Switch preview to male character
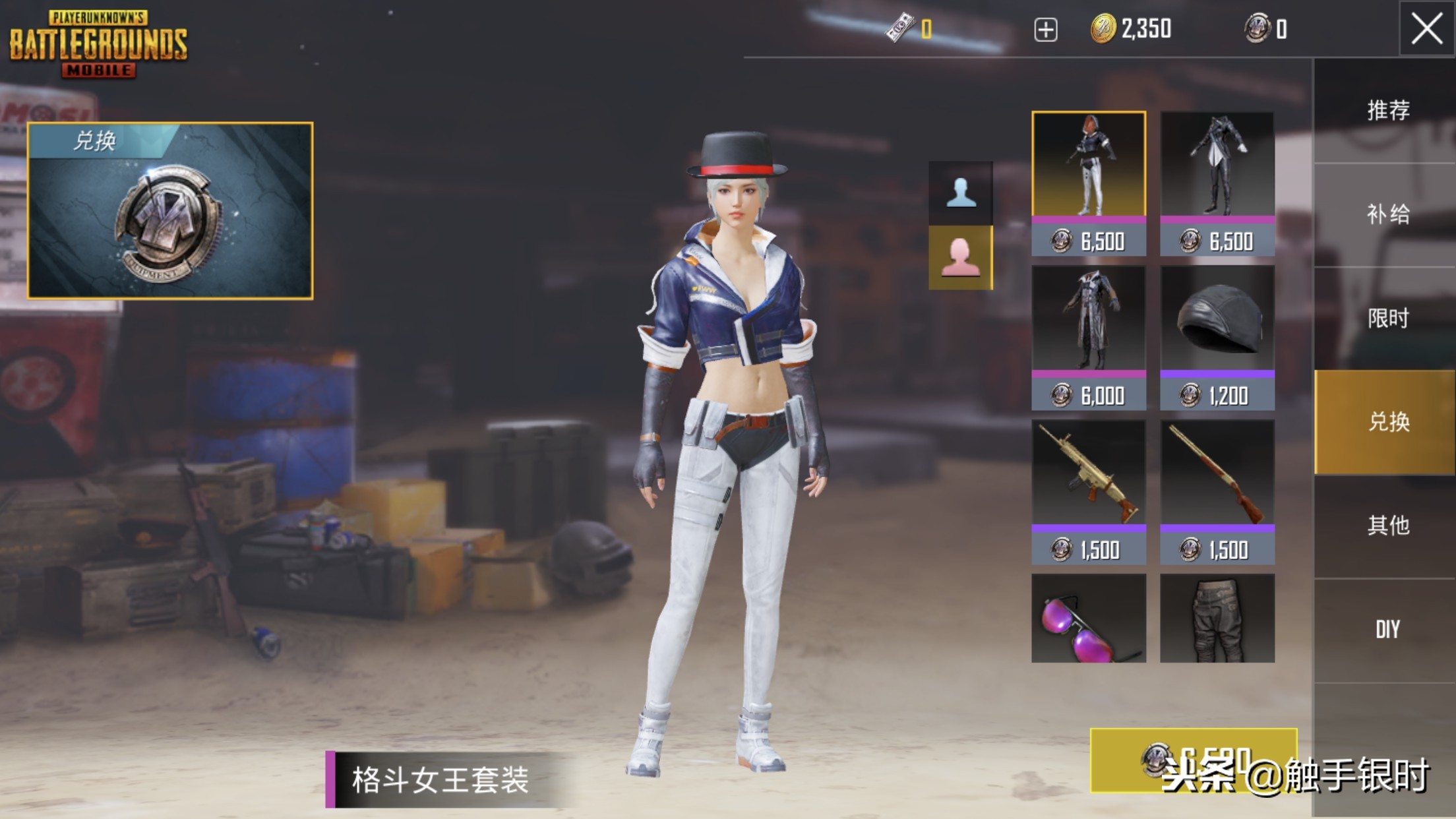Image resolution: width=1456 pixels, height=819 pixels. tap(960, 193)
